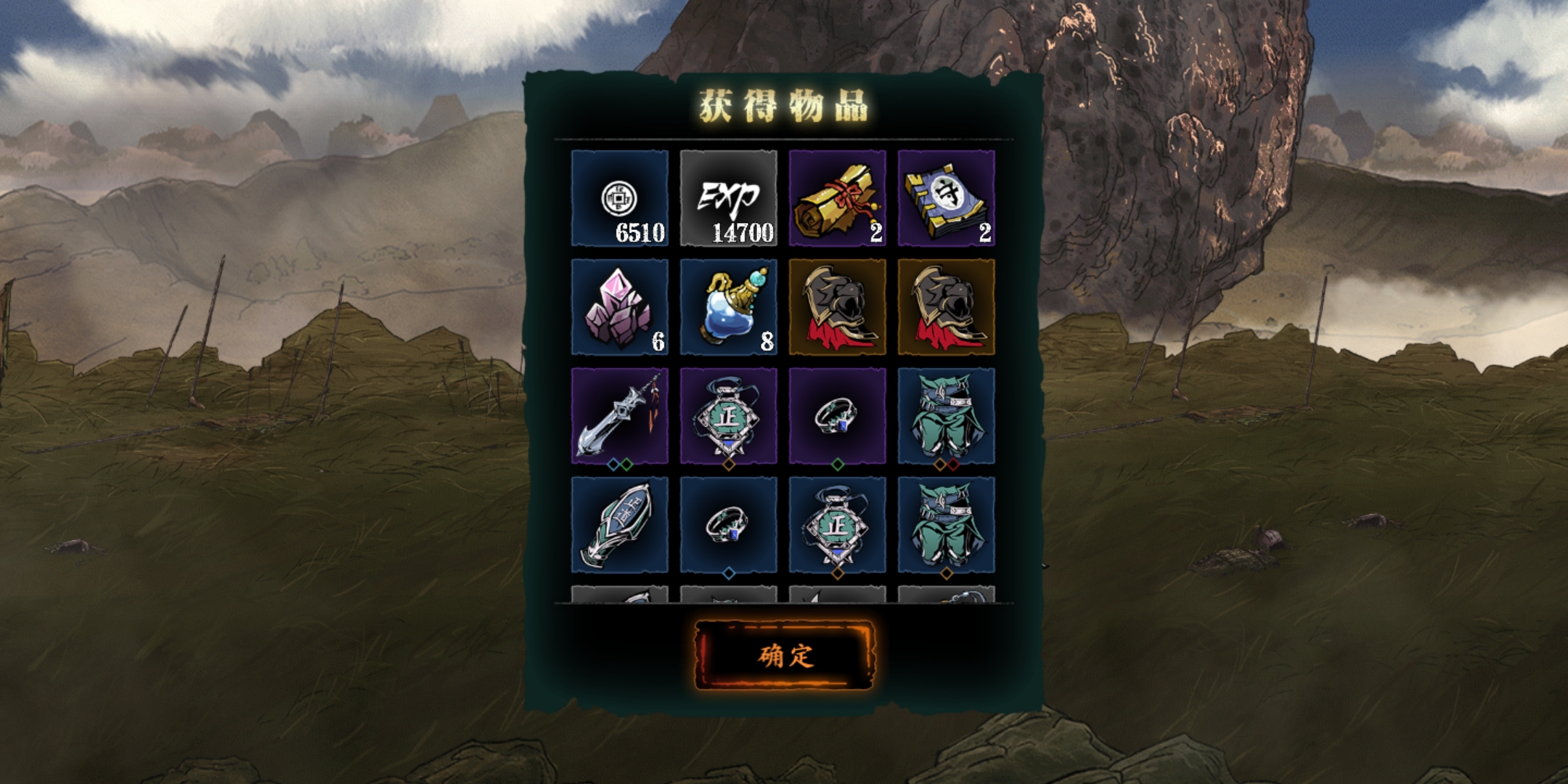The height and width of the screenshot is (784, 1568).
Task: Inspect the silver polearm weapon slot
Action: tap(619, 416)
